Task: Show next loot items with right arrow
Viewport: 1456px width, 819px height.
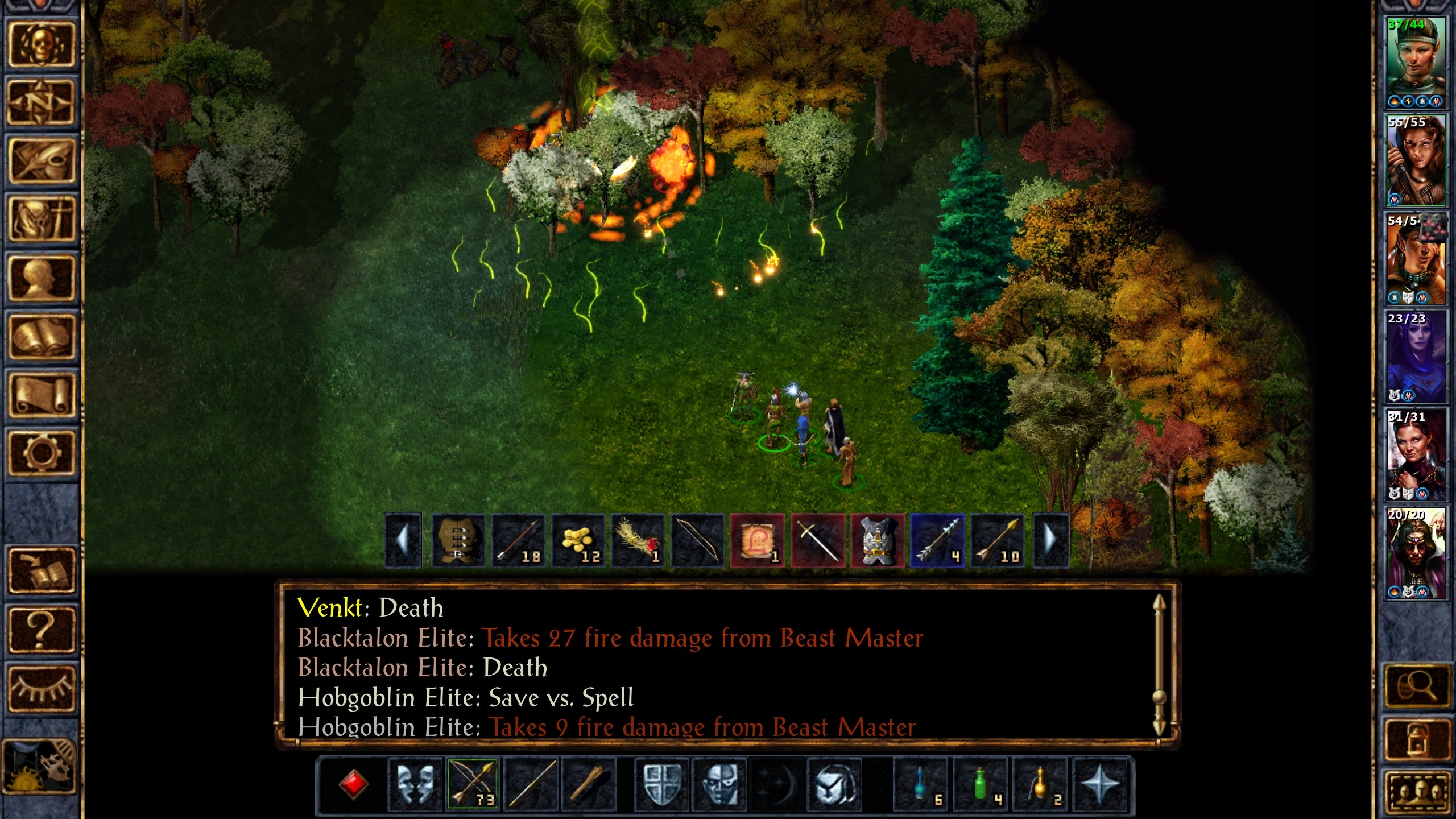Action: pyautogui.click(x=1051, y=541)
